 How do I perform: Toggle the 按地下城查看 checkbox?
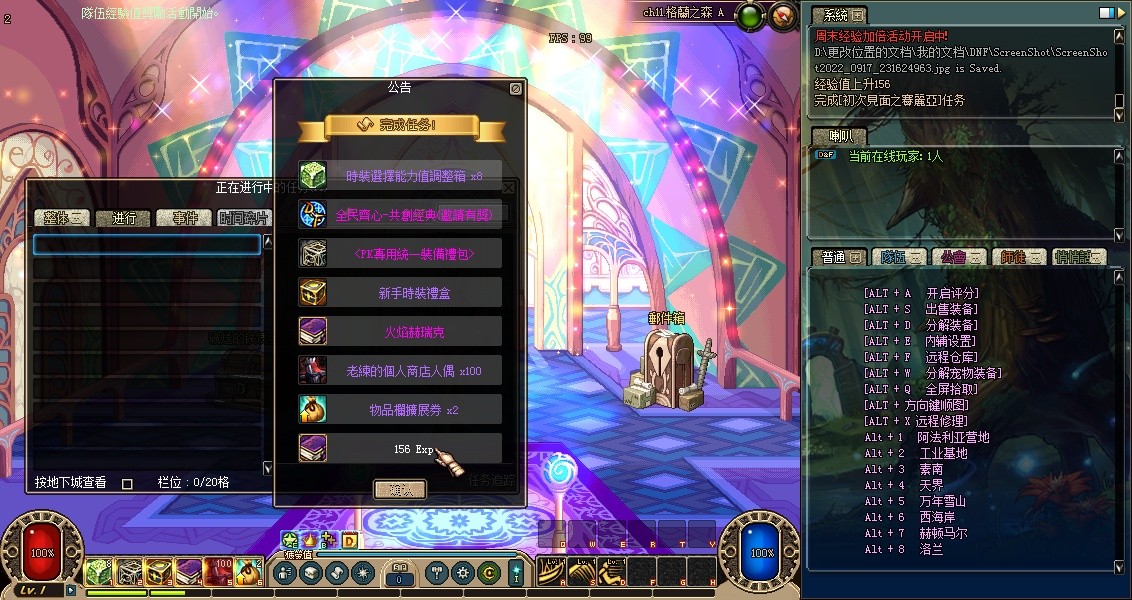click(x=127, y=483)
